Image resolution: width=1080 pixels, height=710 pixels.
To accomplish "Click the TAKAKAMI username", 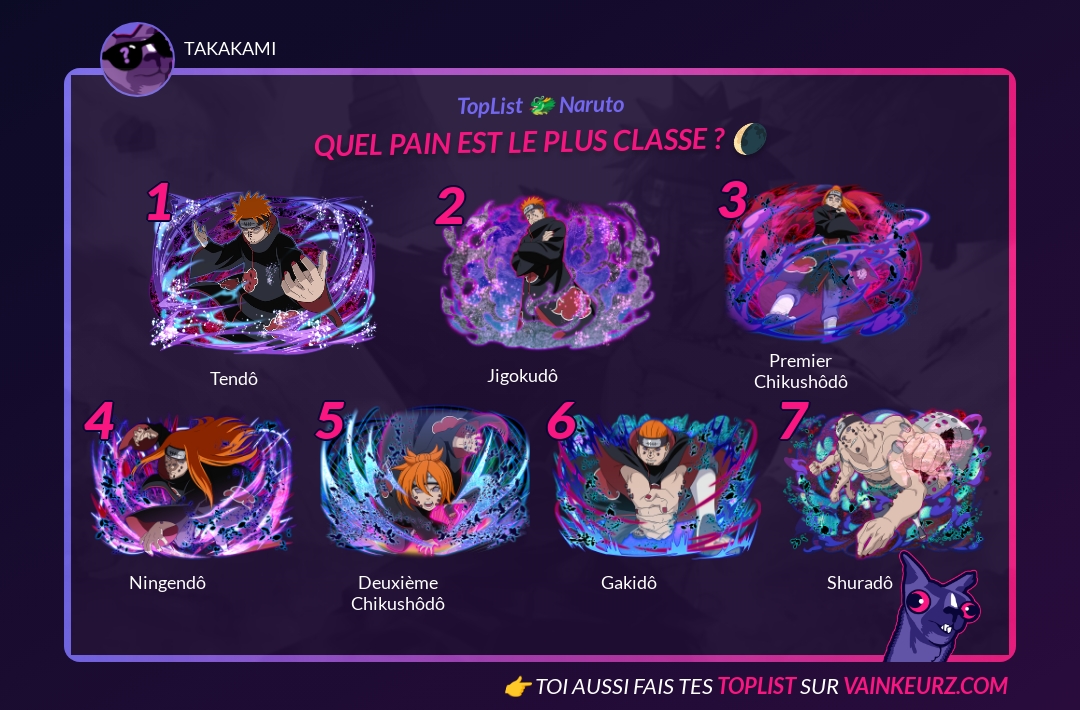I will tap(230, 48).
